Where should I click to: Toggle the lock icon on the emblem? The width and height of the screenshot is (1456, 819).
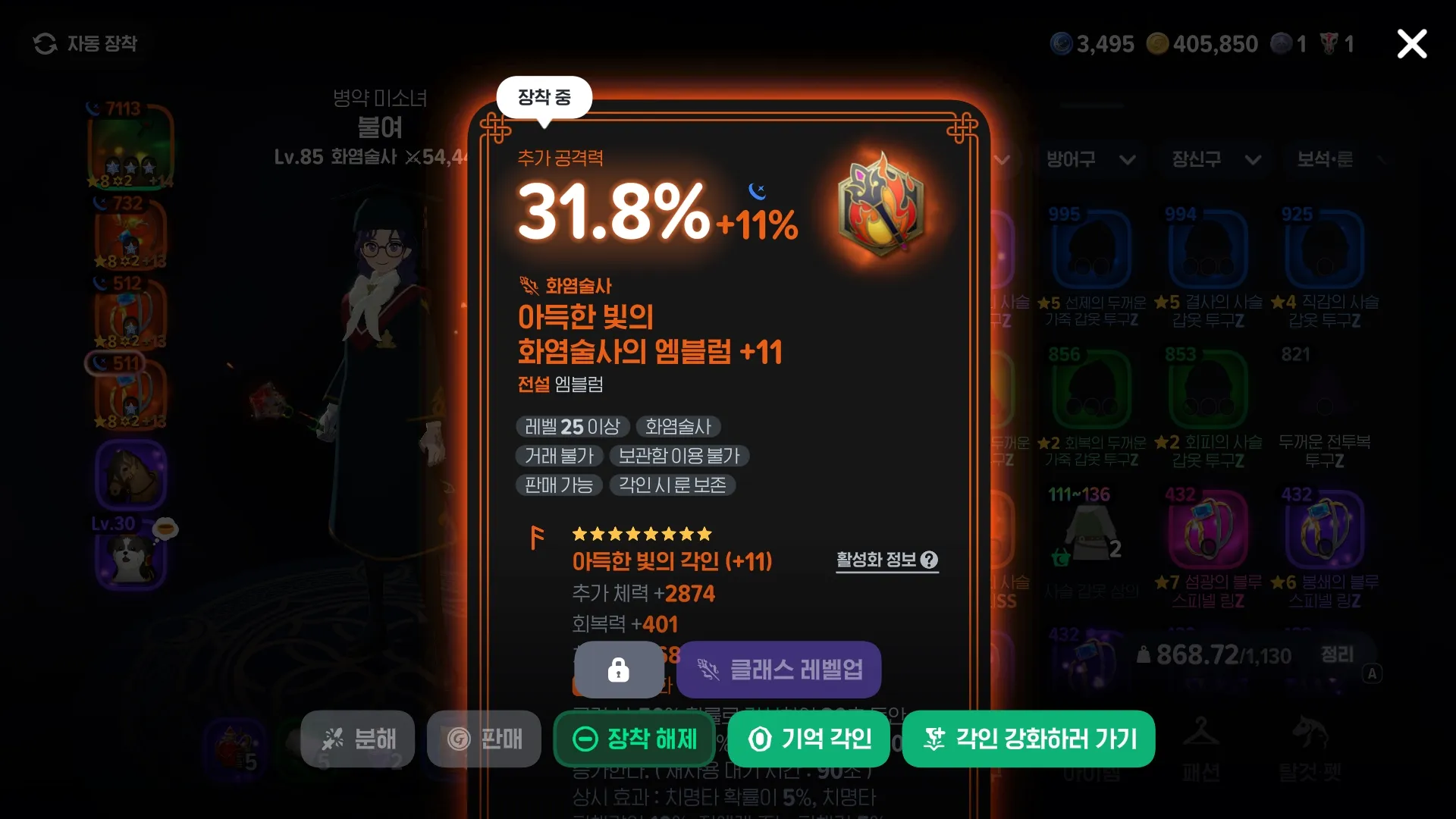click(x=619, y=670)
